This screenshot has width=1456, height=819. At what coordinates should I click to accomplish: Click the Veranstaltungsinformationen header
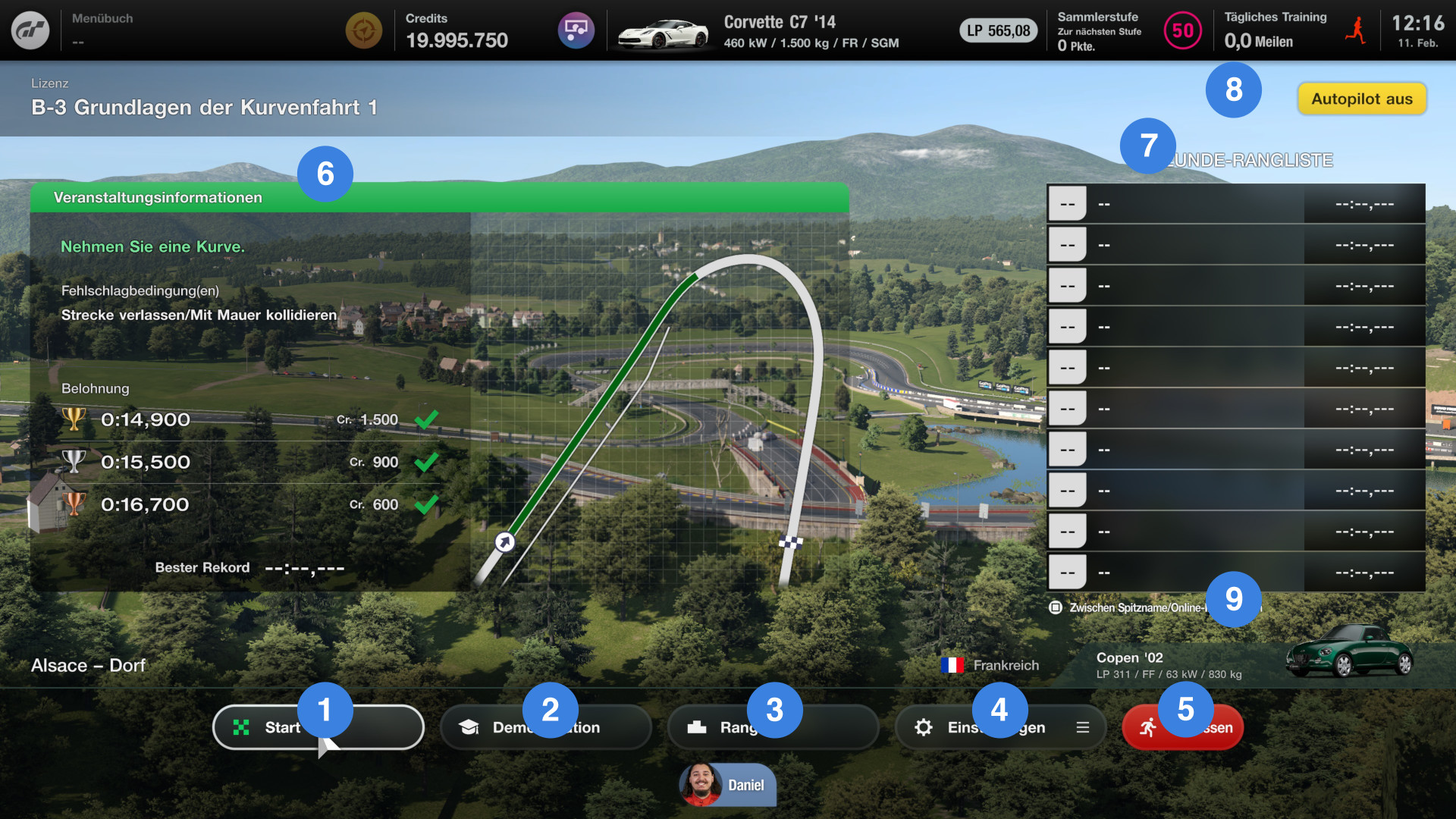coord(158,198)
